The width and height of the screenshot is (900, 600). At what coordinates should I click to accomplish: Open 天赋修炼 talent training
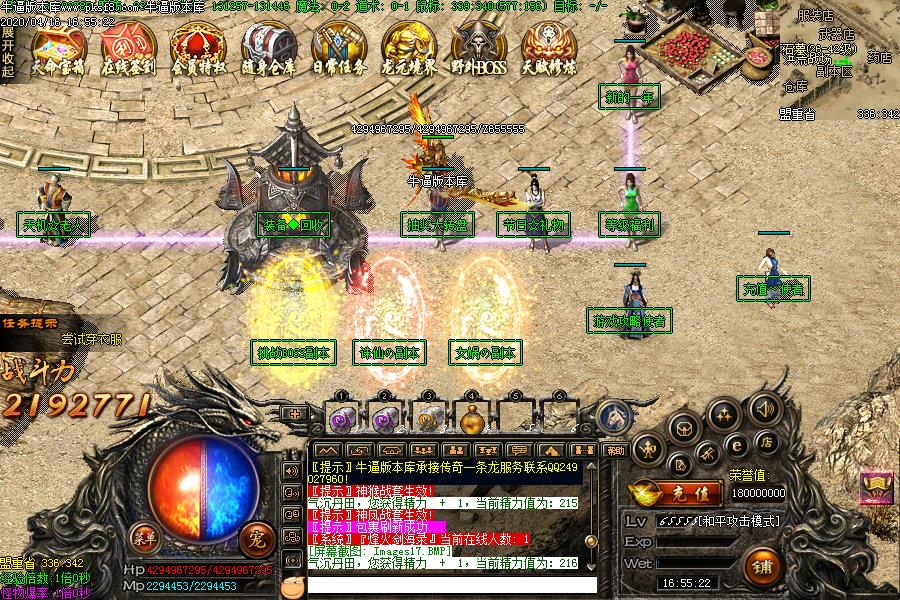(548, 50)
